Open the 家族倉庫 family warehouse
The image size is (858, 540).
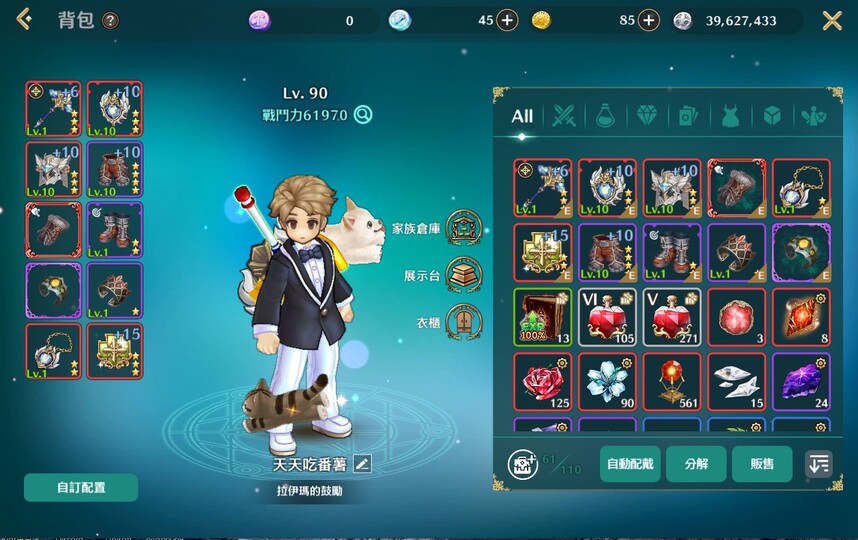click(462, 227)
